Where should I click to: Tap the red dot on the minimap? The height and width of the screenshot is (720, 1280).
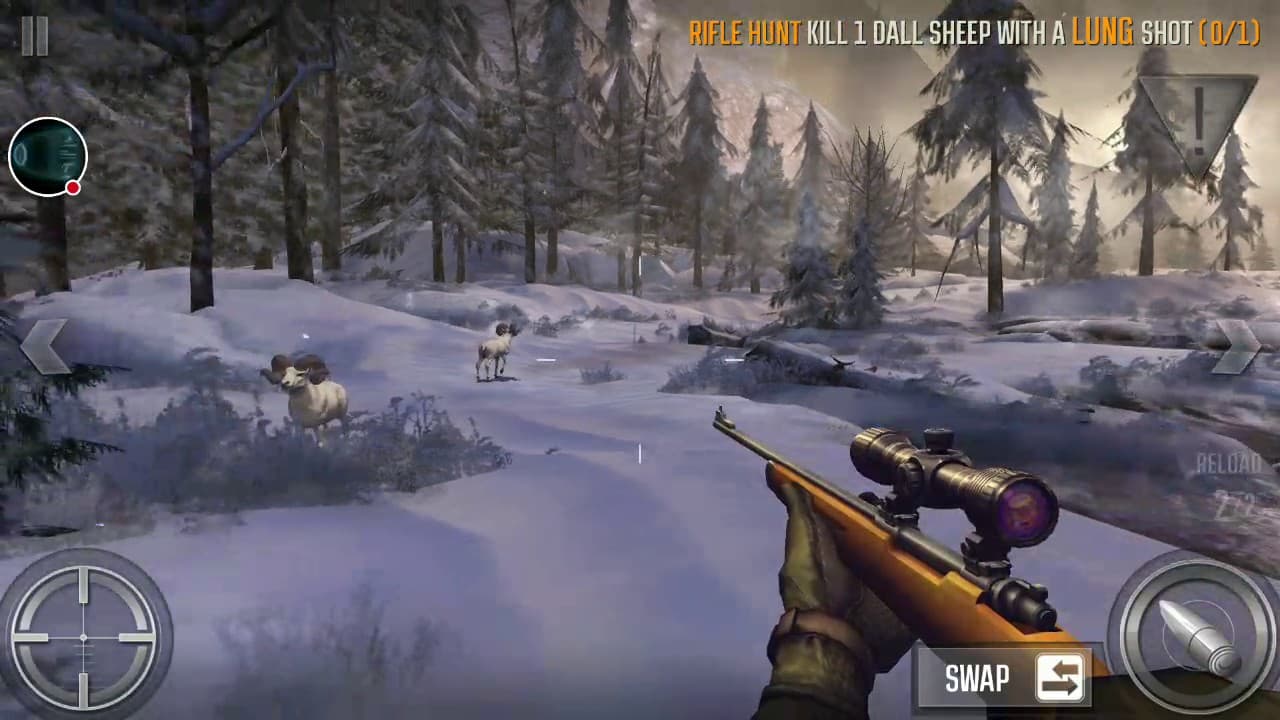73,187
